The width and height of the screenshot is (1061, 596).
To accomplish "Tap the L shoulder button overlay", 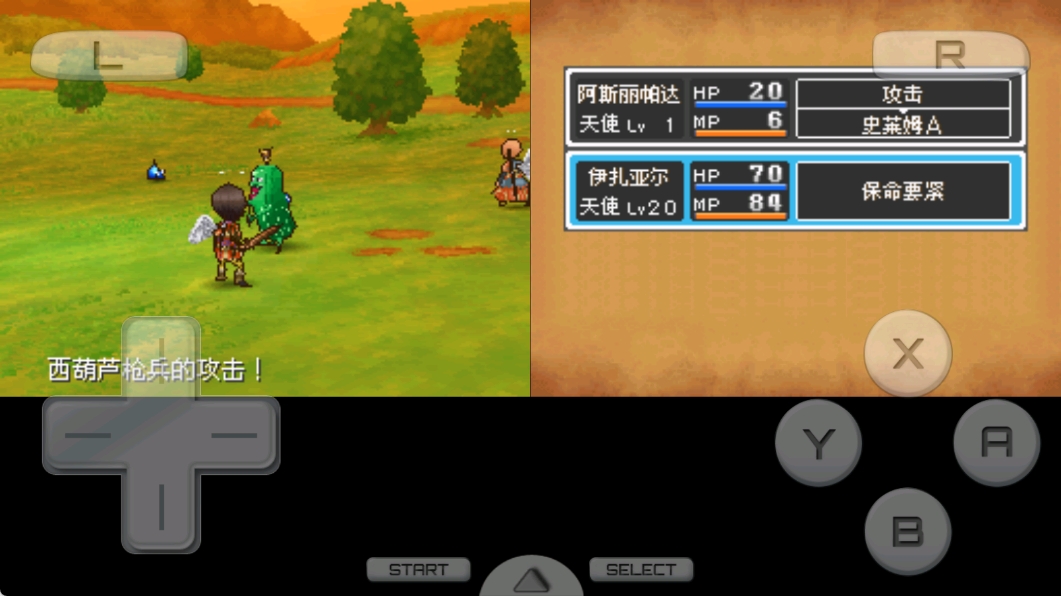I will 108,56.
